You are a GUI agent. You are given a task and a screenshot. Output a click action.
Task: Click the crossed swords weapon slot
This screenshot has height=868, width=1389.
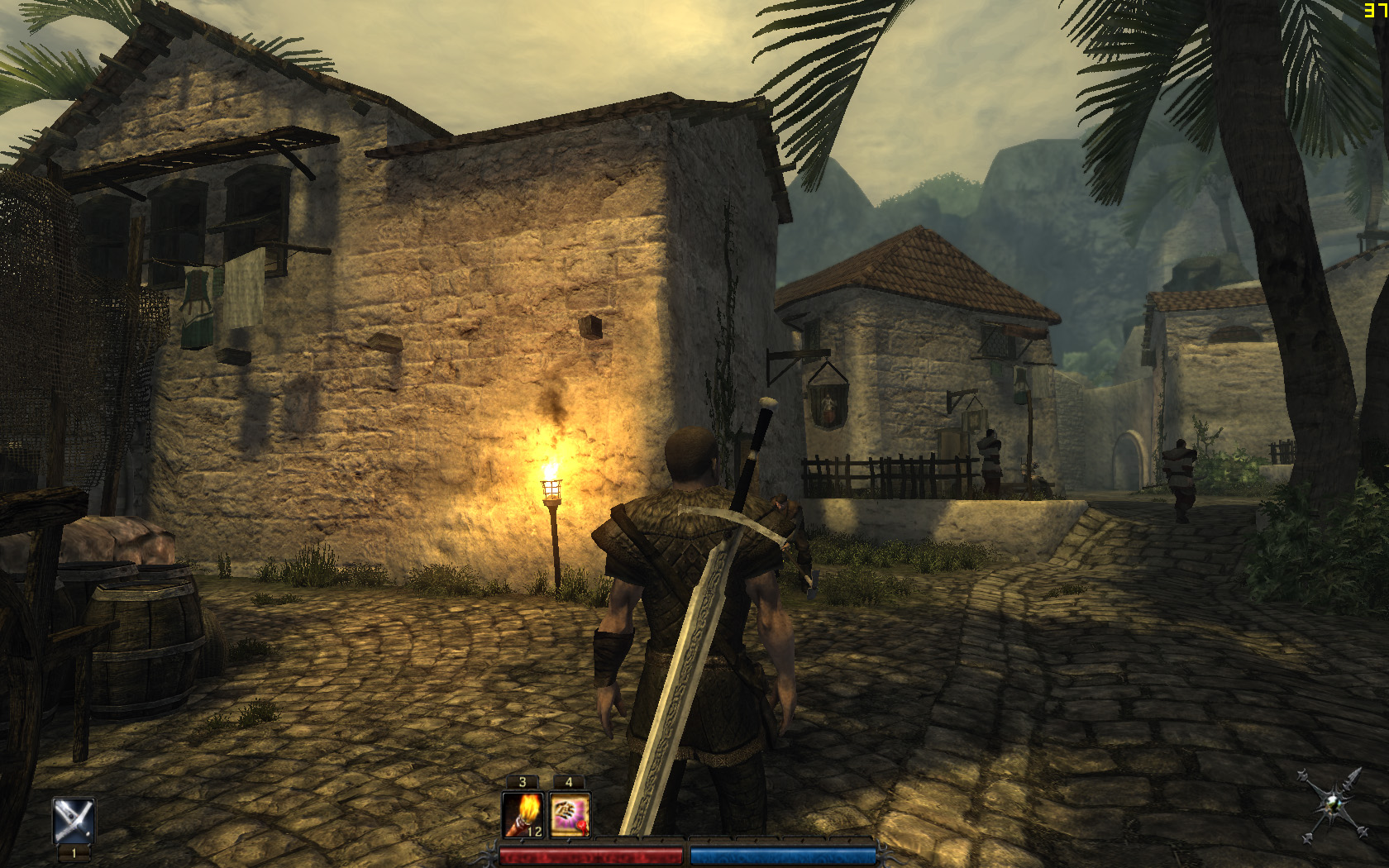coord(74,820)
